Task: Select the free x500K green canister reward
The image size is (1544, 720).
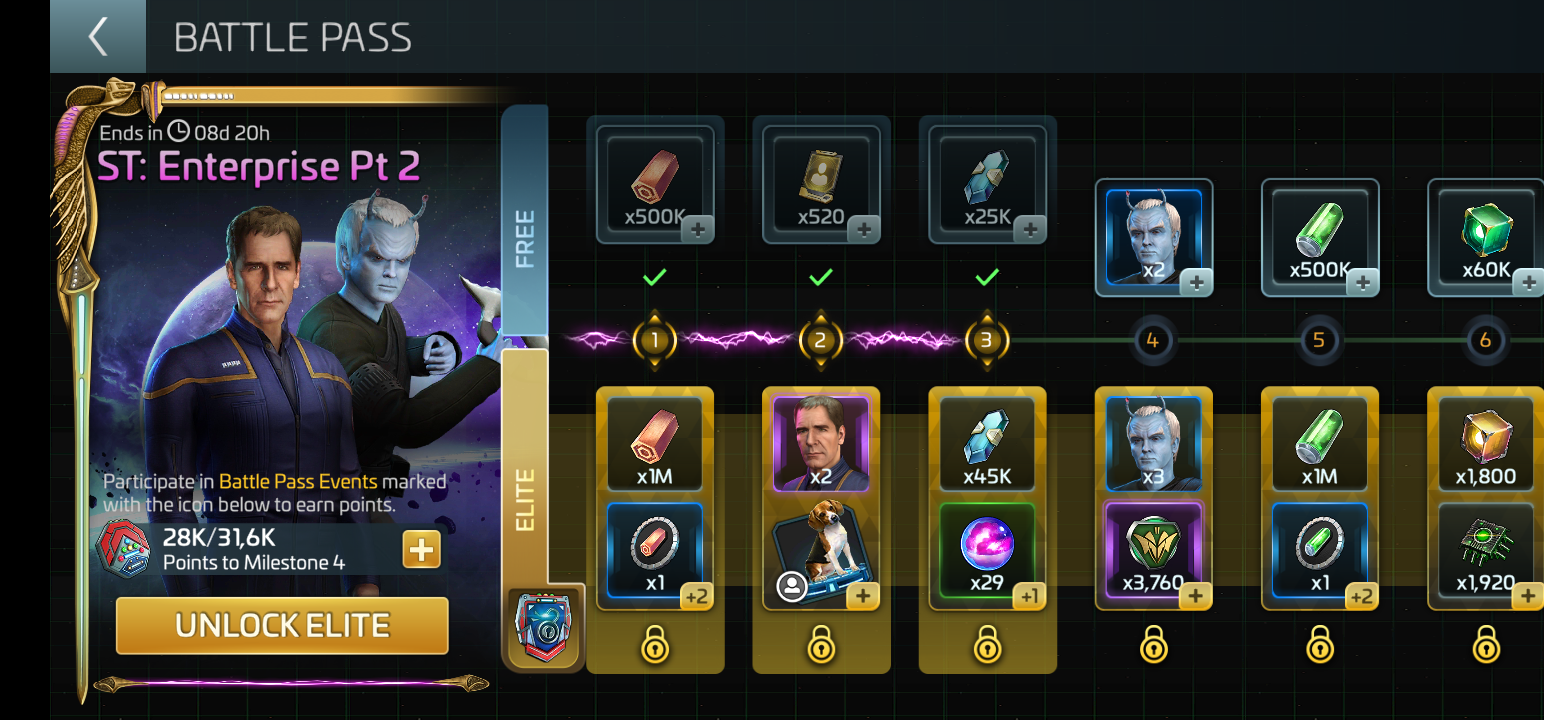Action: [x=1319, y=238]
